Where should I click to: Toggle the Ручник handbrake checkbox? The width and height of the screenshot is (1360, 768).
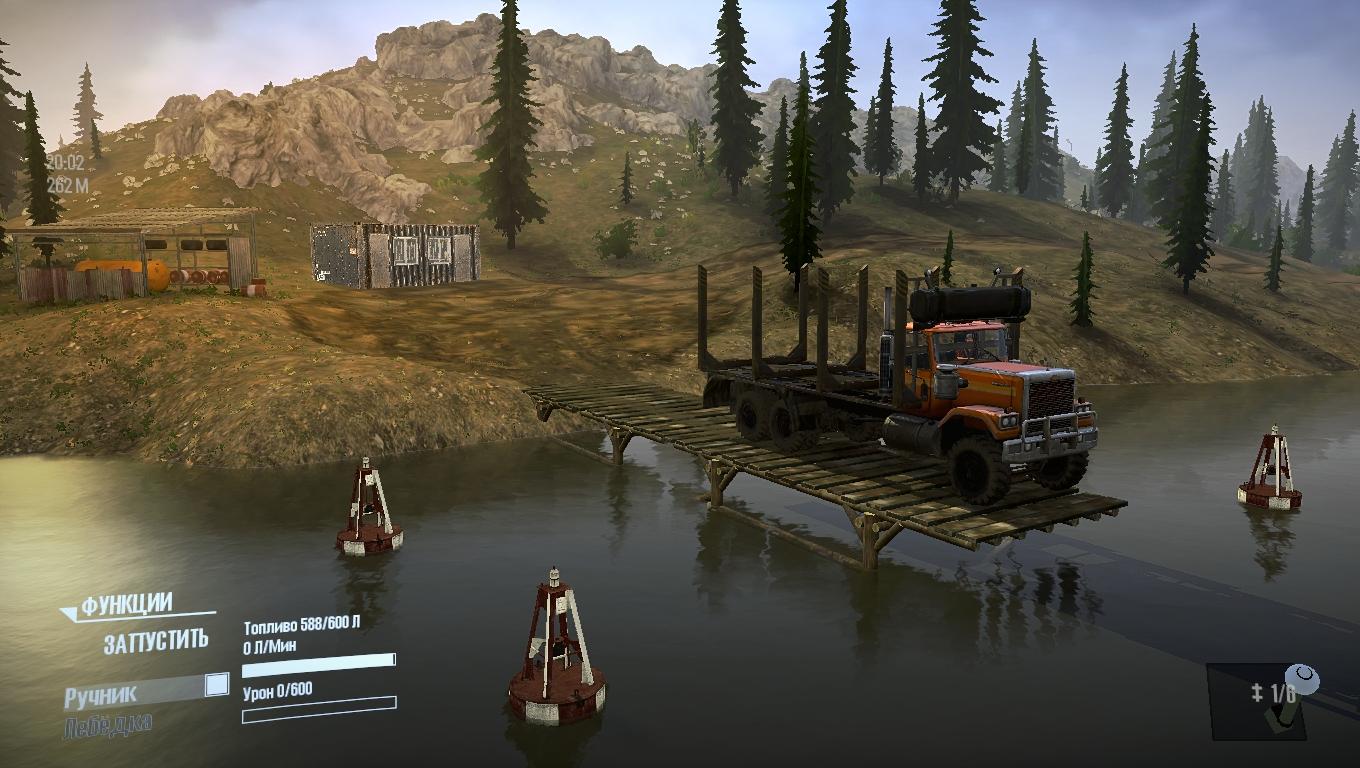216,685
